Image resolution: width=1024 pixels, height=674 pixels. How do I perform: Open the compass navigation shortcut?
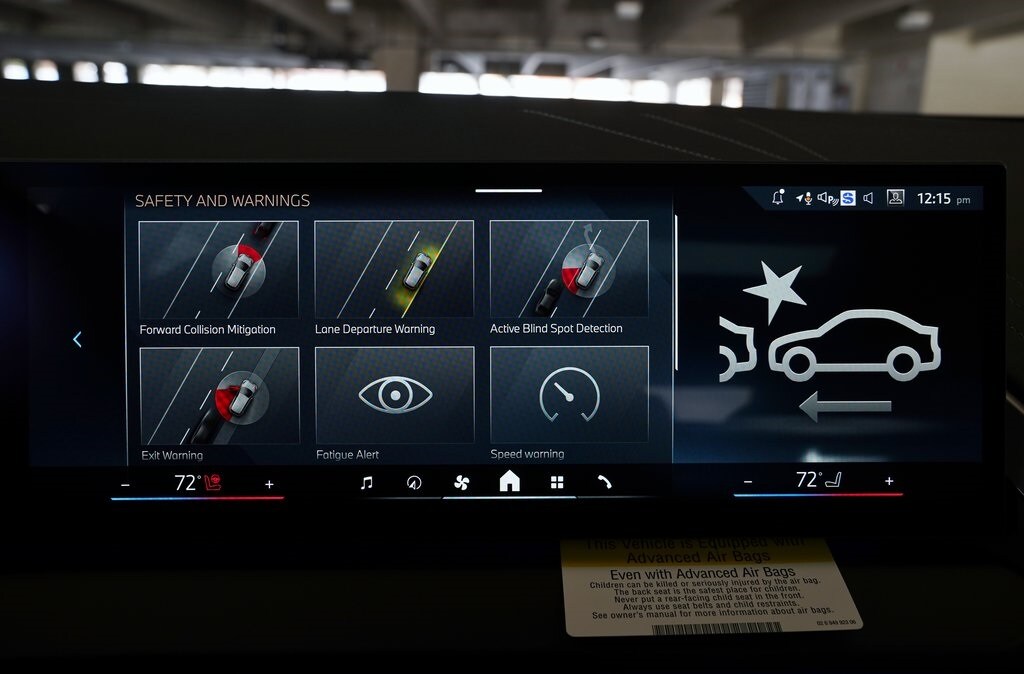414,483
